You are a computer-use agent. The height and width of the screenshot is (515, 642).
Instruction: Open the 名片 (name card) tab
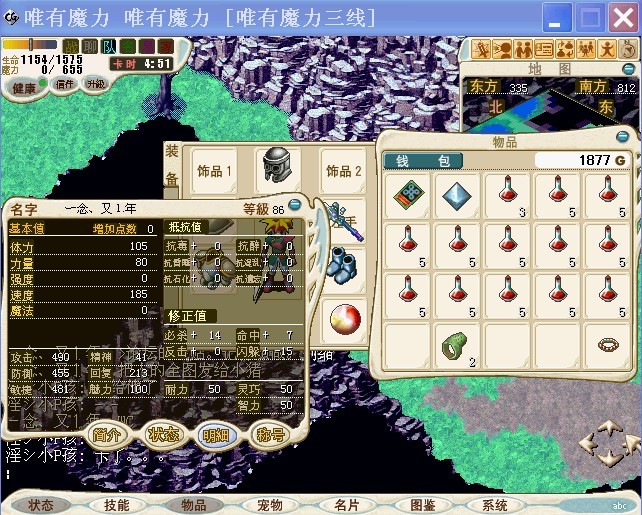click(347, 505)
